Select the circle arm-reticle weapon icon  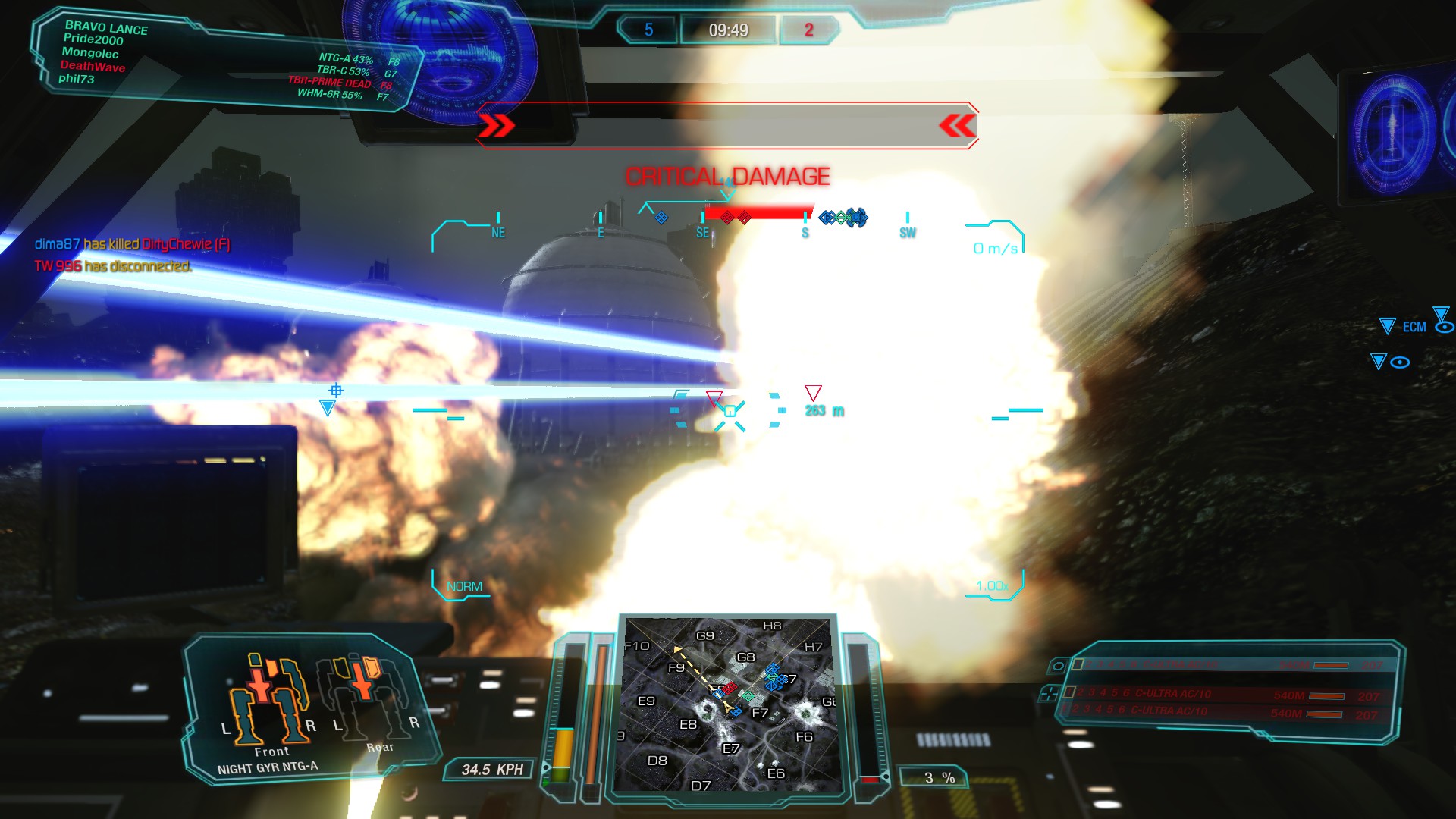tap(1058, 667)
